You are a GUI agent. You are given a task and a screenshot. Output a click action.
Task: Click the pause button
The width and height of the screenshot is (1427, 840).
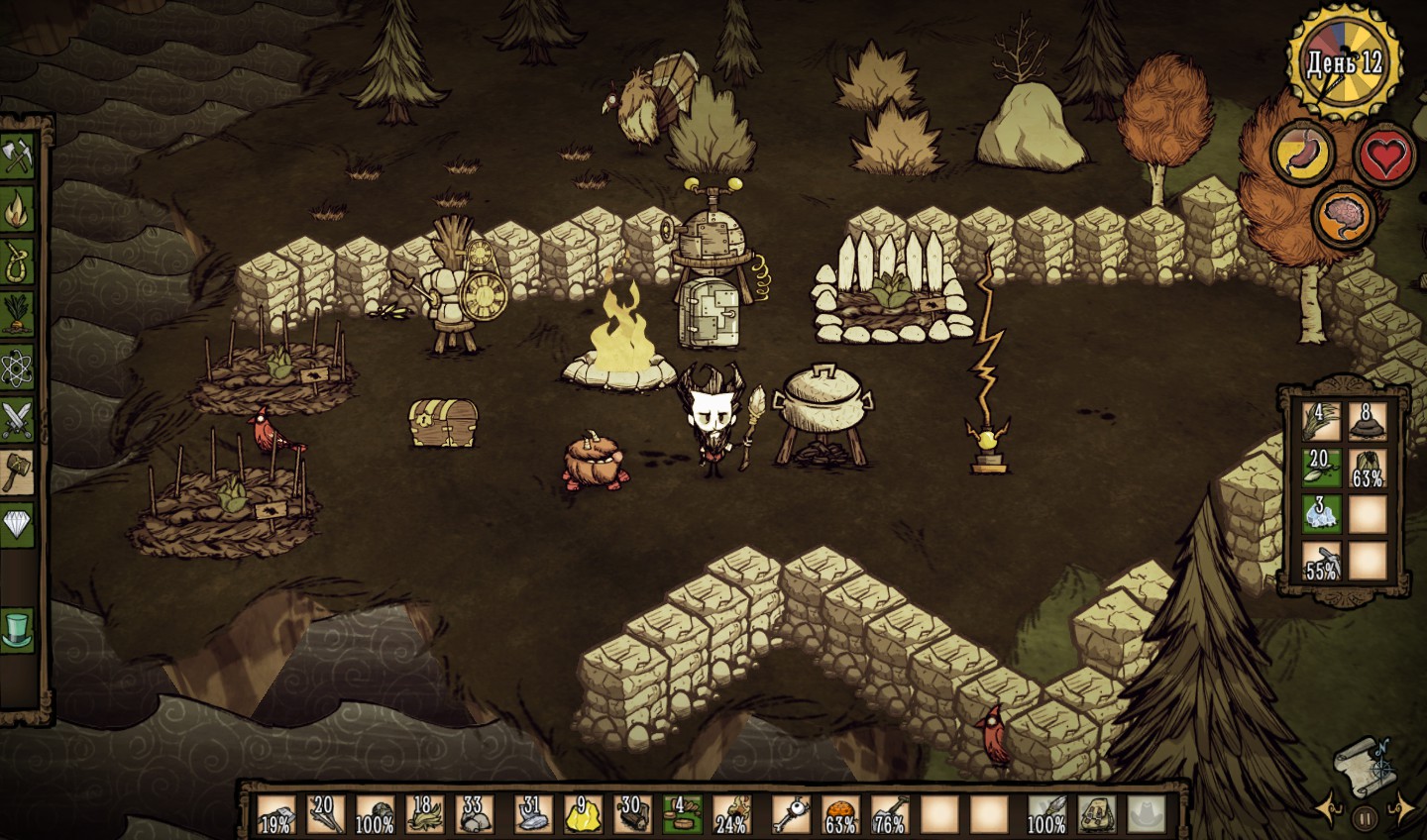[x=1365, y=819]
